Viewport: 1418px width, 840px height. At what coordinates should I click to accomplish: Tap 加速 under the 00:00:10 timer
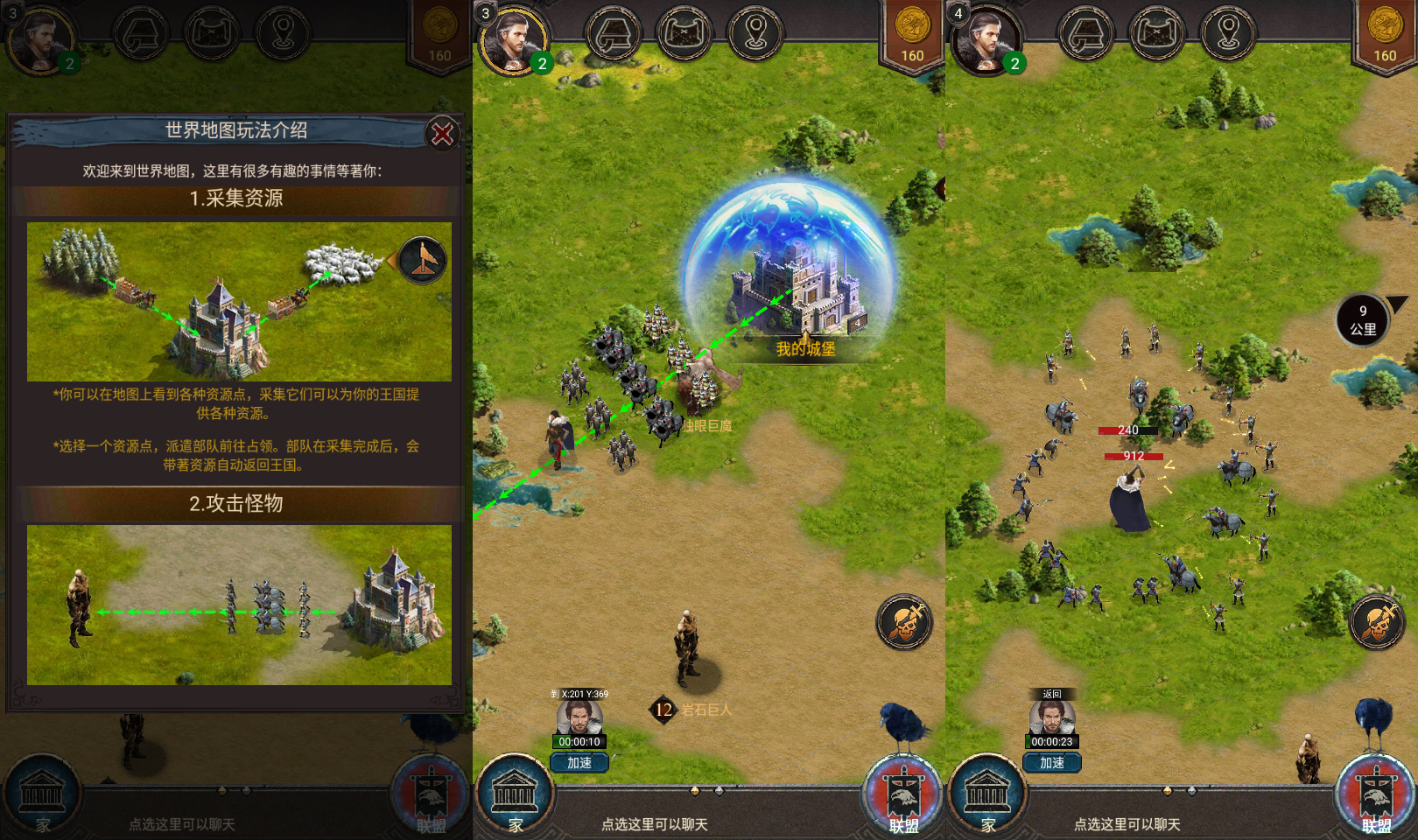click(x=579, y=763)
